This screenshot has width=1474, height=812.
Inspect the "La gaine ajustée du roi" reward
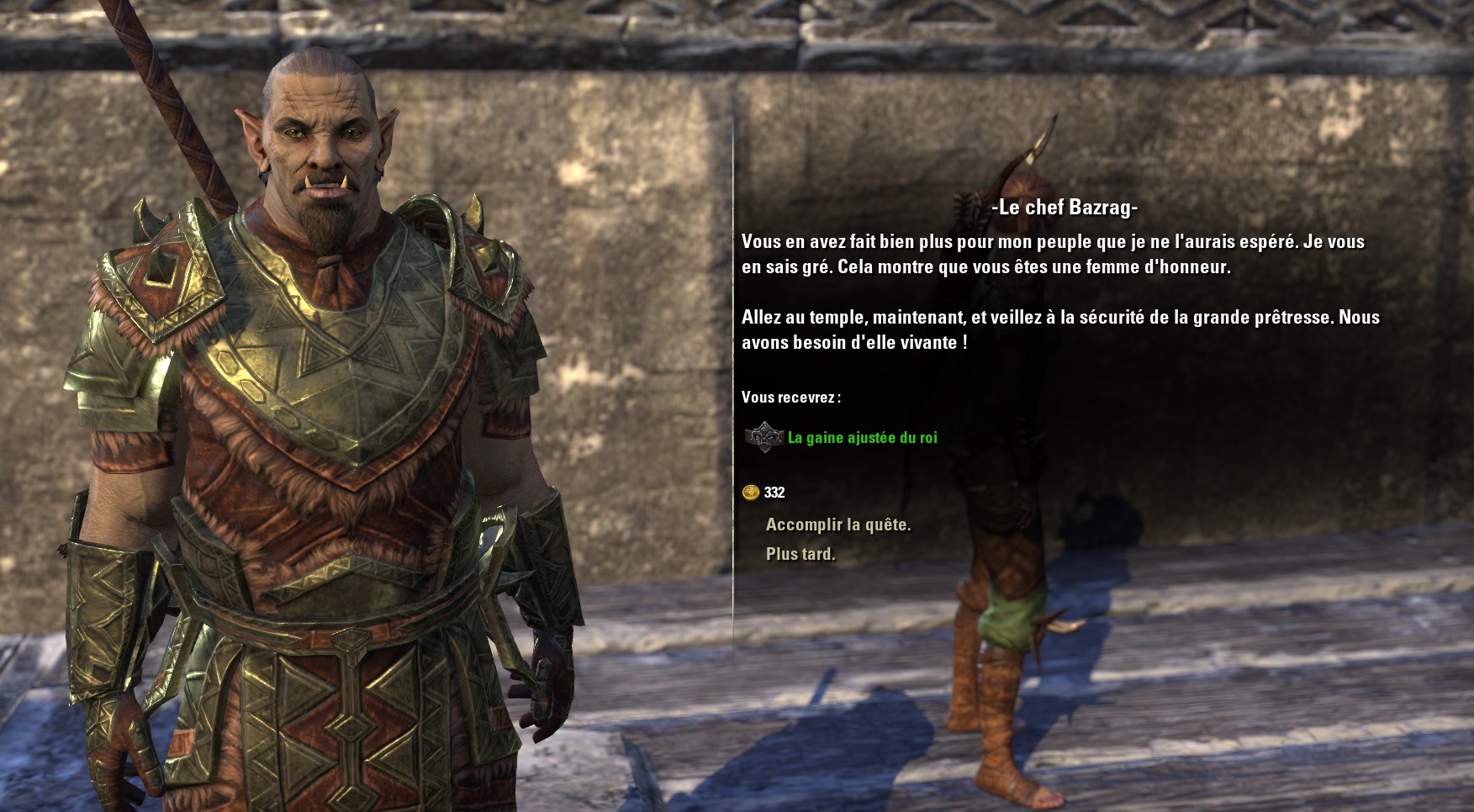[861, 437]
